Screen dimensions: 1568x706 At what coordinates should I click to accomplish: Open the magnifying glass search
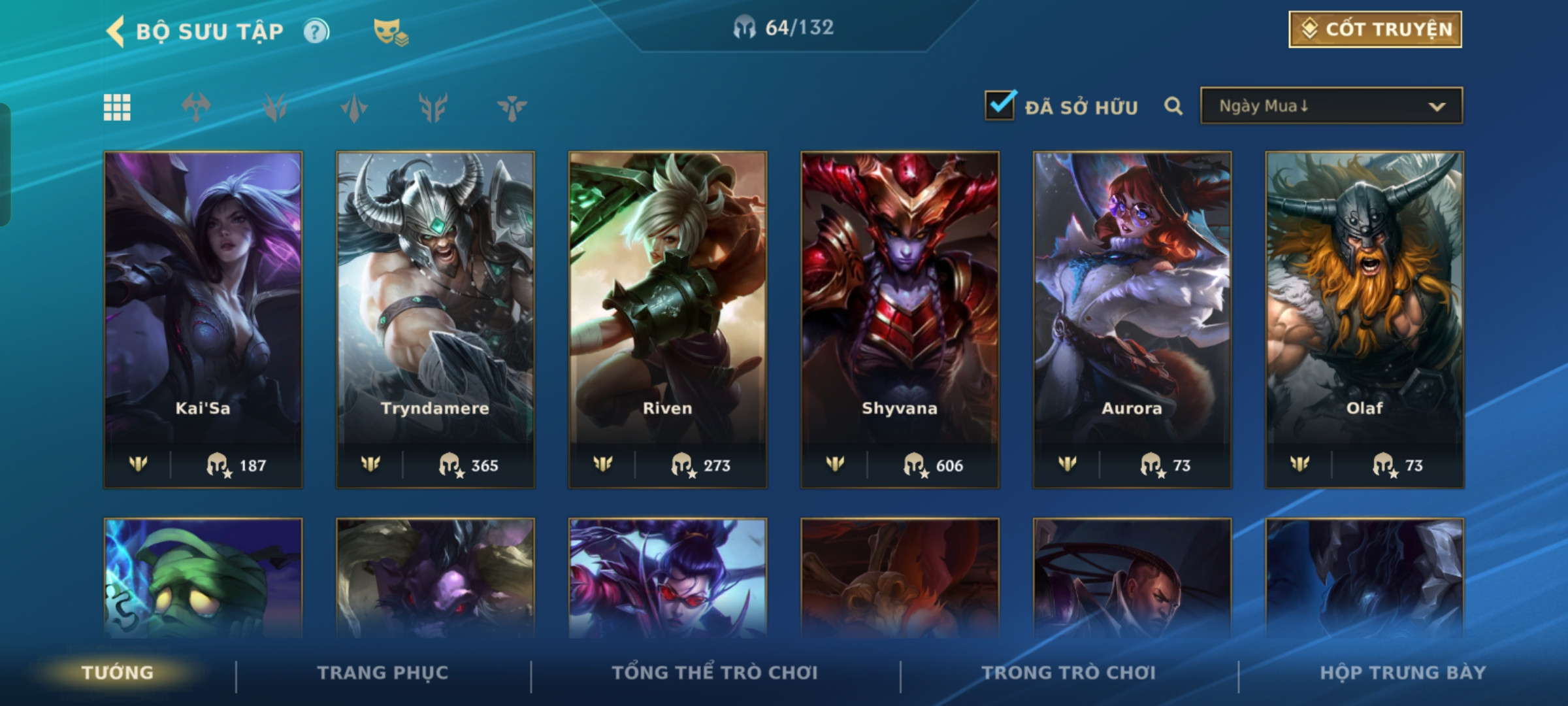[x=1173, y=106]
